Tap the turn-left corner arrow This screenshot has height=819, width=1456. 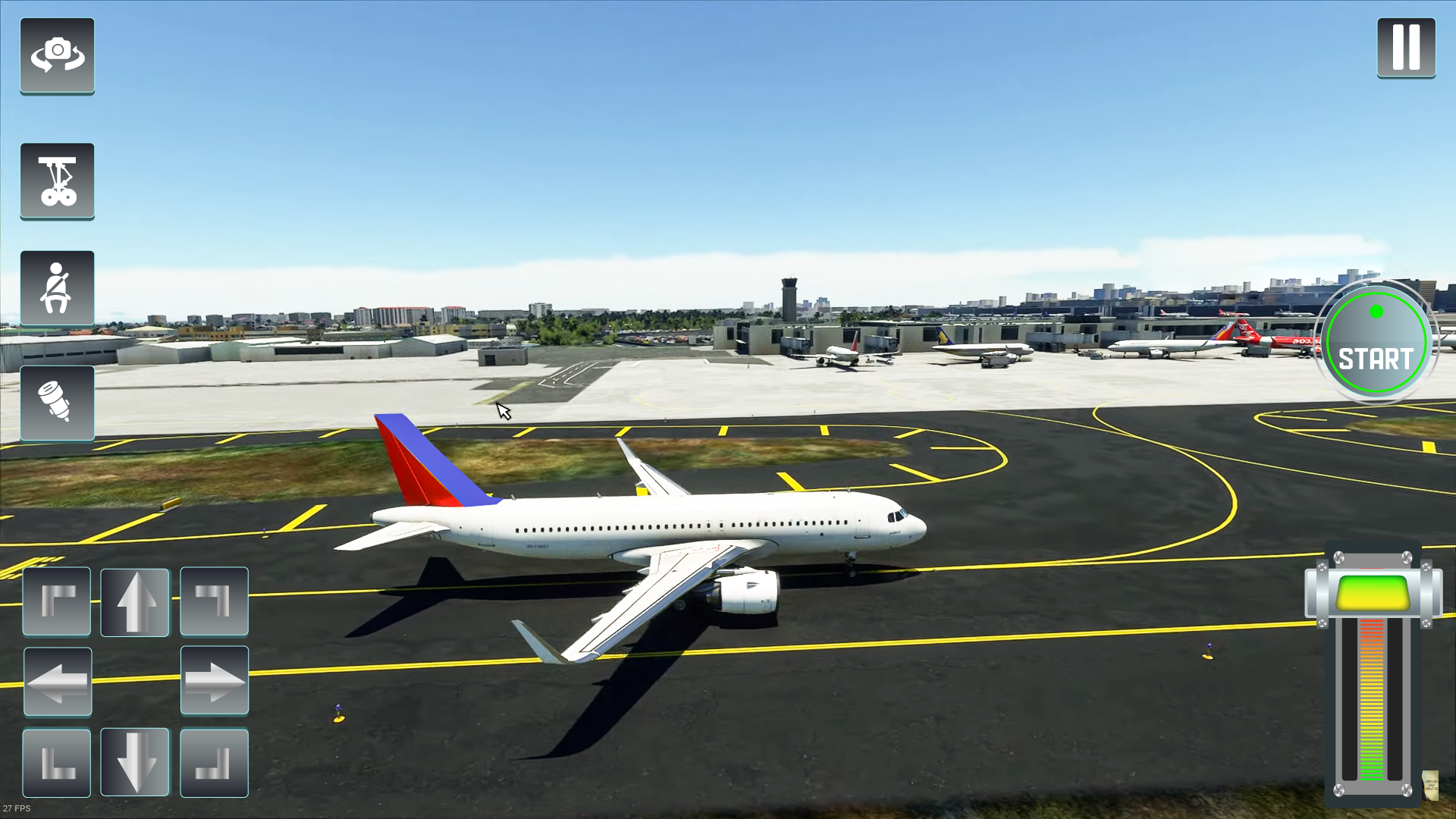57,600
